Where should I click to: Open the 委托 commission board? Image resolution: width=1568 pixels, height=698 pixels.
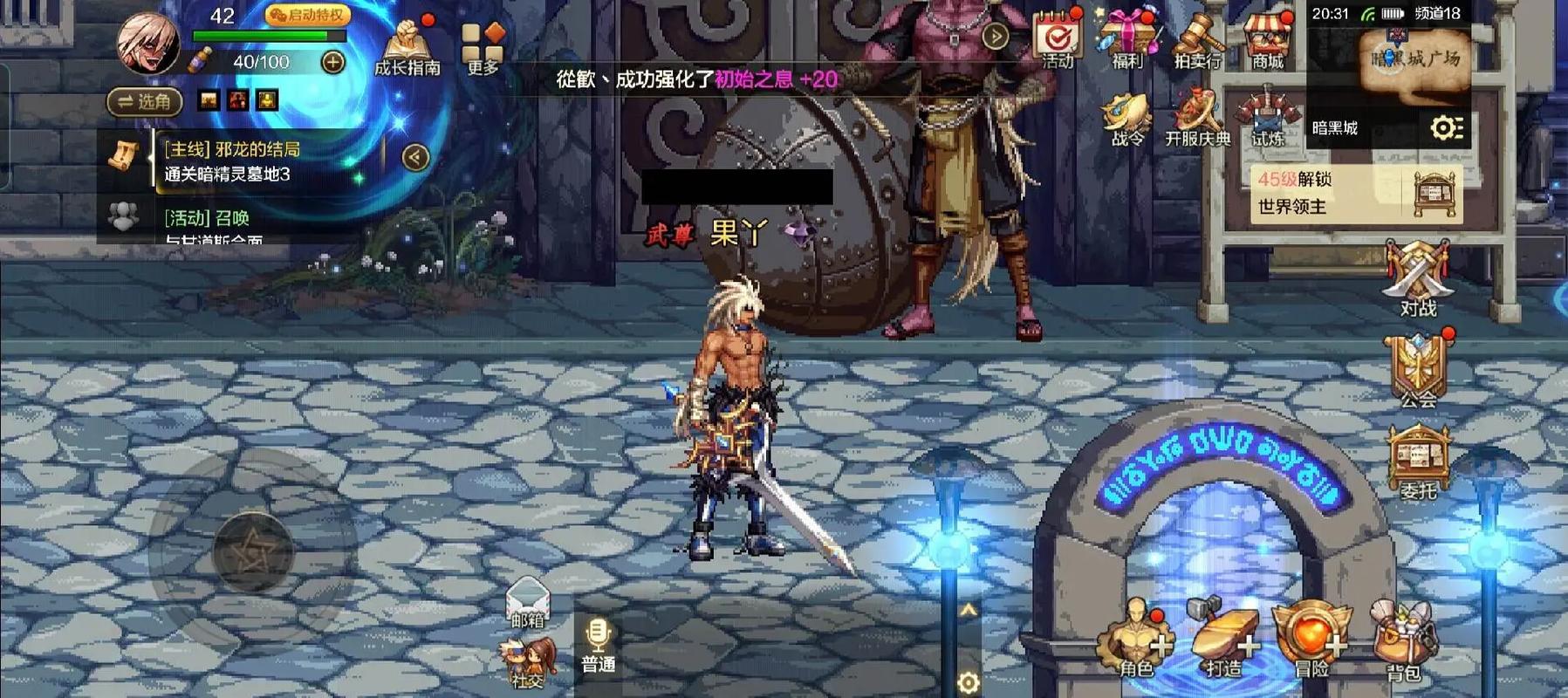point(1418,462)
